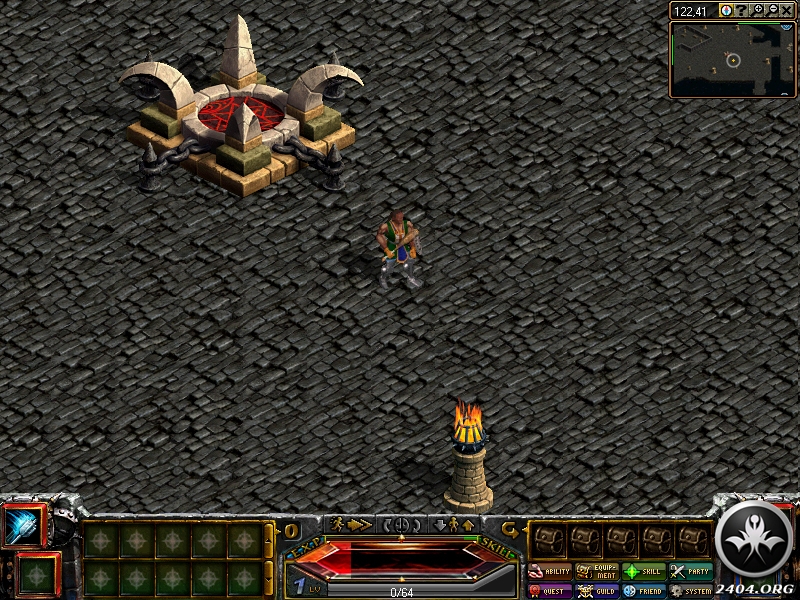Click the minimap zoom-out magnifier
The image size is (800, 600).
pyautogui.click(x=772, y=10)
